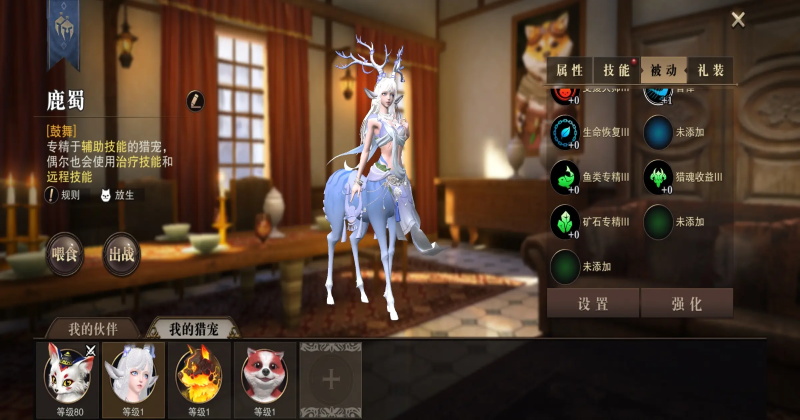Switch to the 属性 attributes tab
The height and width of the screenshot is (420, 800).
569,70
